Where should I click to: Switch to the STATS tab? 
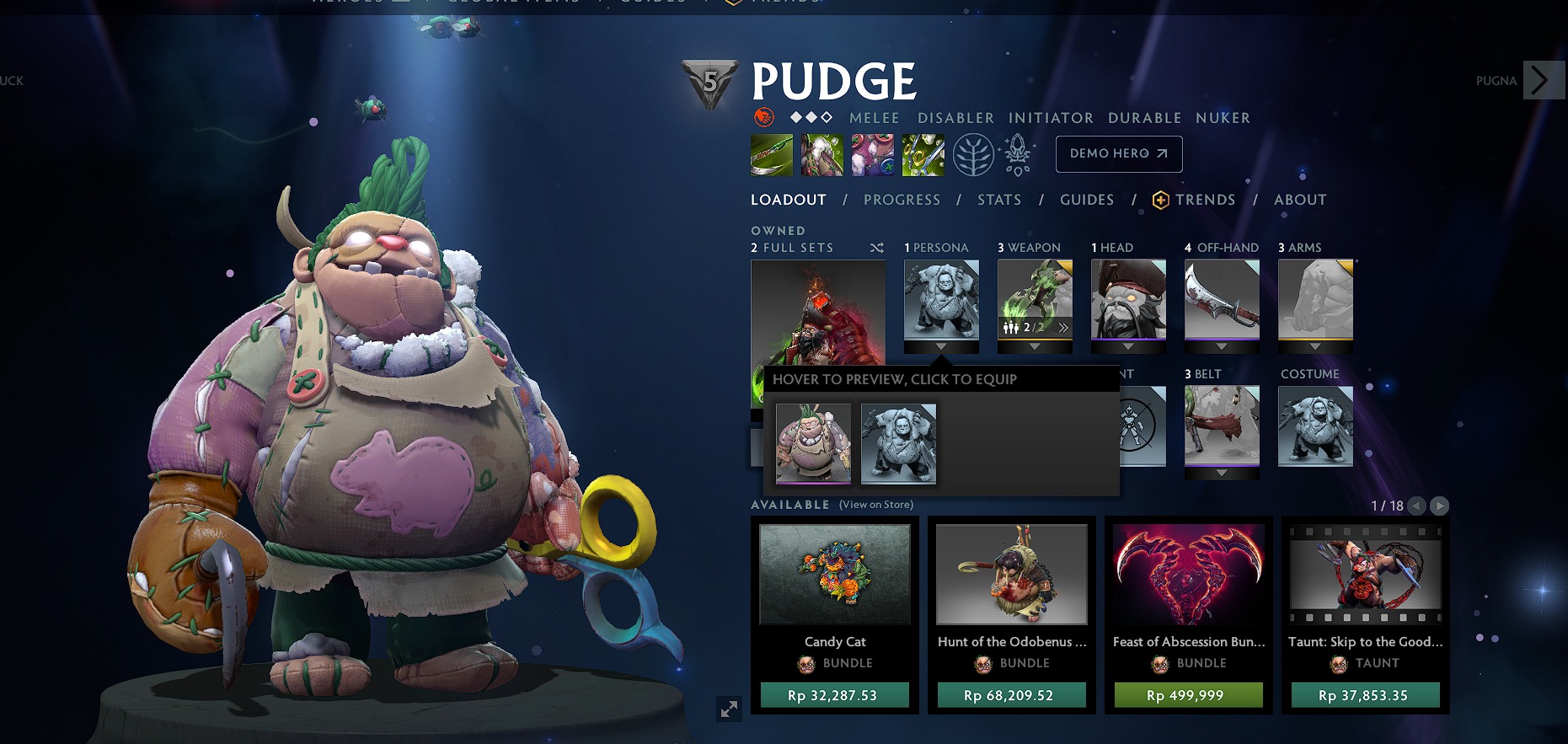click(998, 200)
